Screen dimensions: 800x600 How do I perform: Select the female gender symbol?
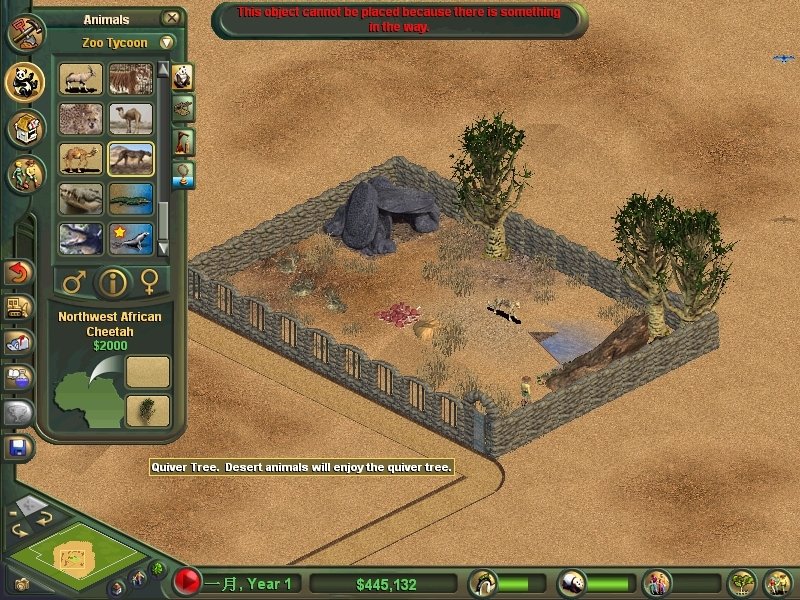pyautogui.click(x=151, y=283)
